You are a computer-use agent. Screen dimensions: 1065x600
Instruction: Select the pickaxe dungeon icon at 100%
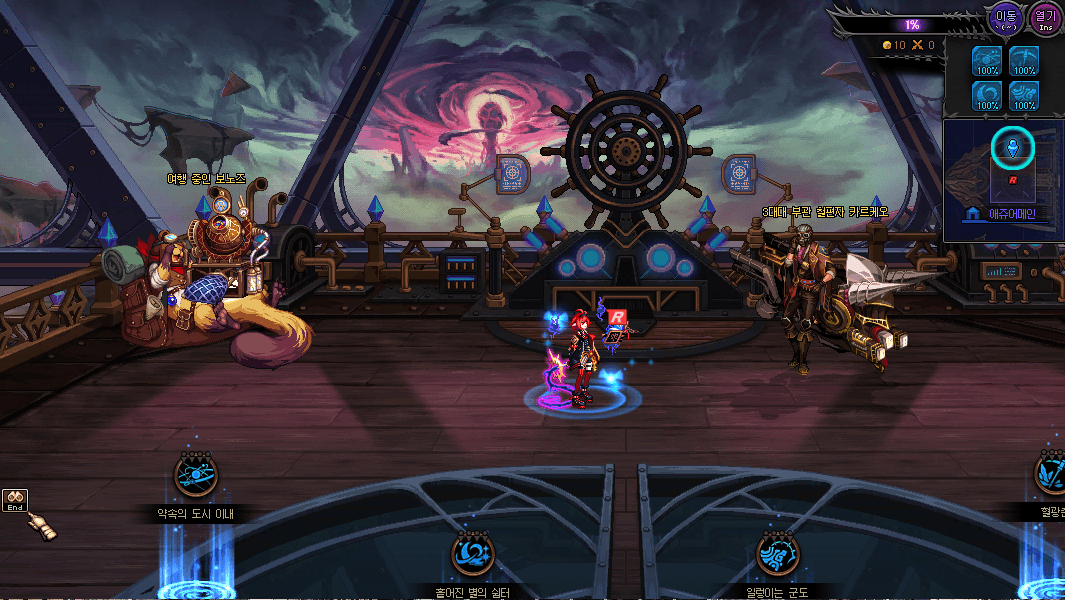(1024, 61)
